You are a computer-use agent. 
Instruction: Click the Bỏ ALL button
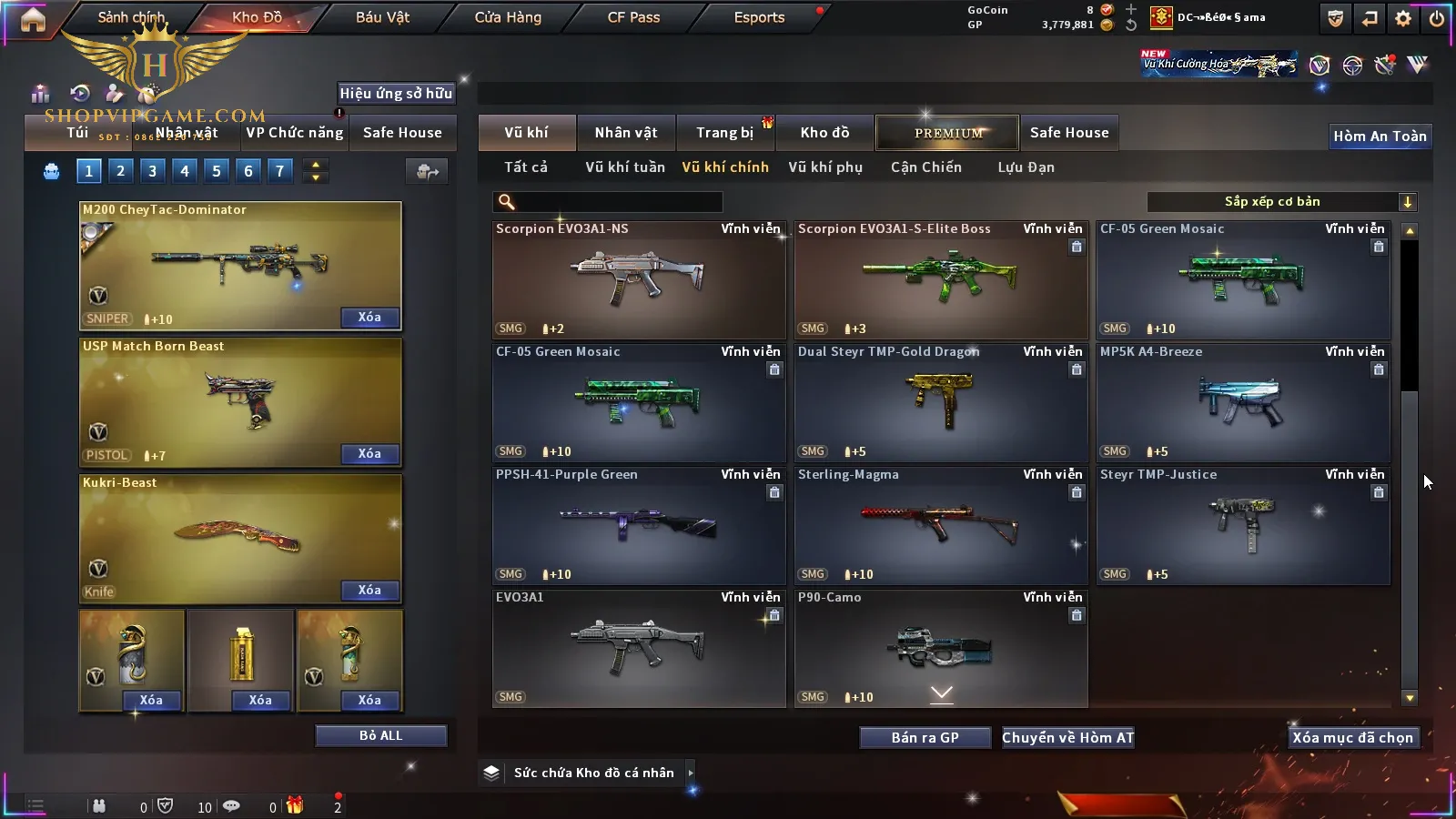[380, 736]
